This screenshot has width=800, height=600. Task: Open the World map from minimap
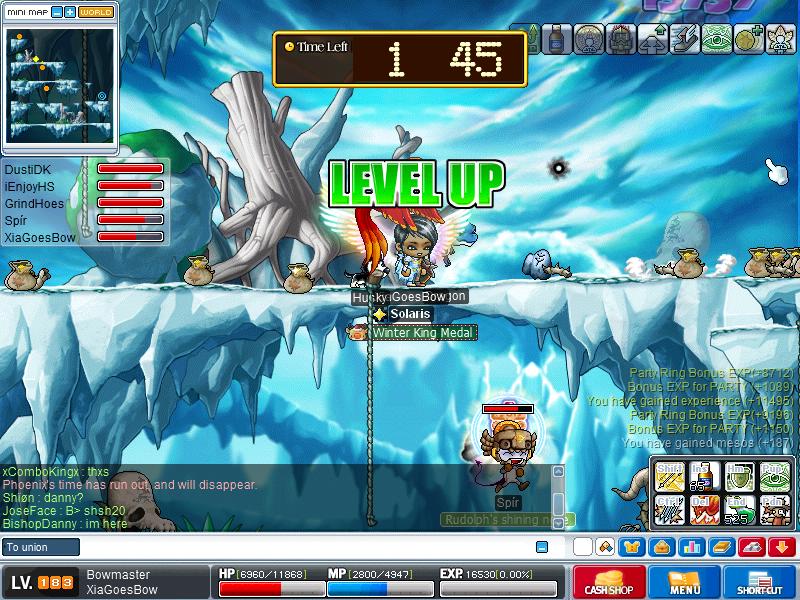click(96, 12)
